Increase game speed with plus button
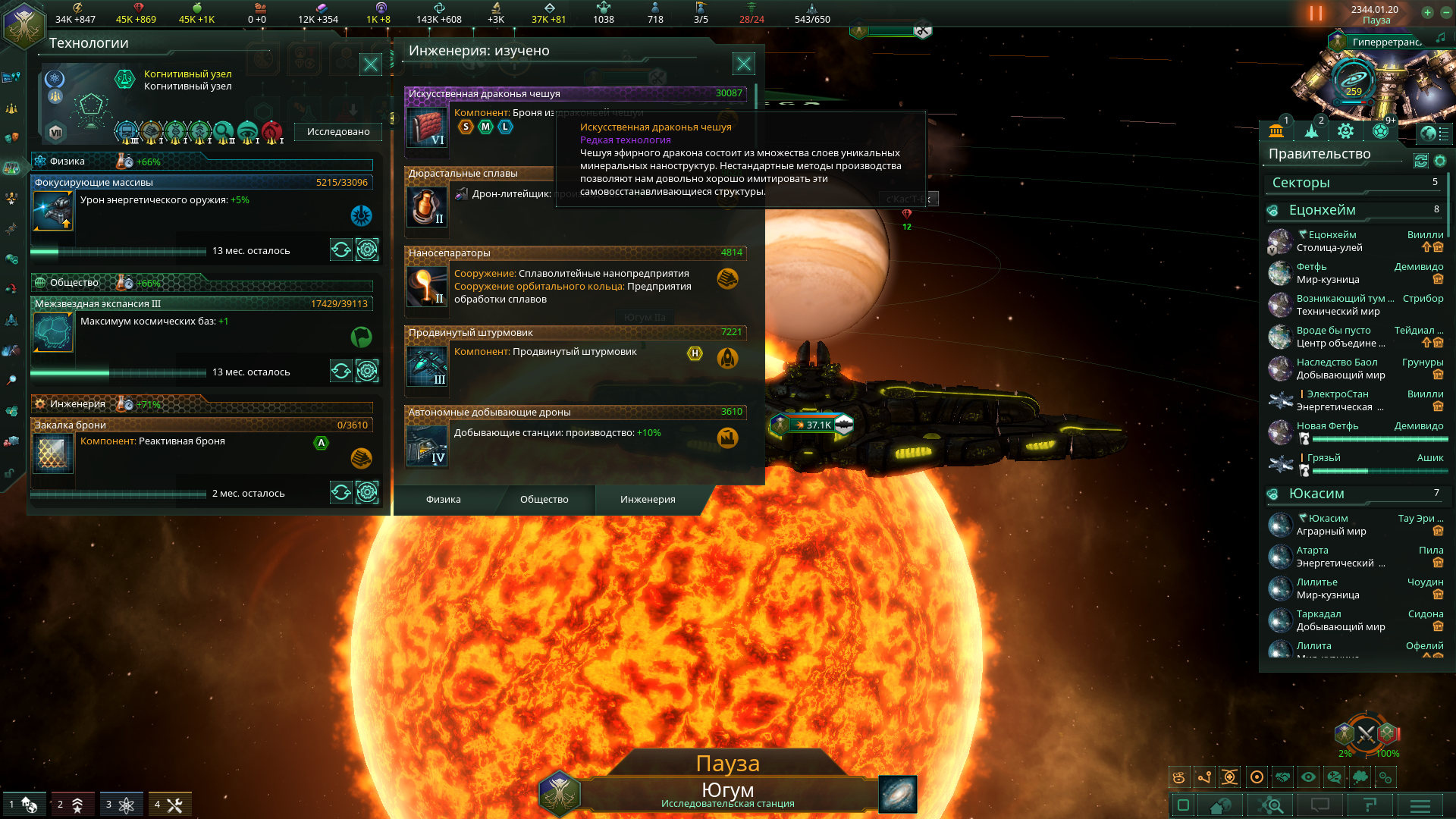This screenshot has width=1456, height=819. coord(1427,12)
